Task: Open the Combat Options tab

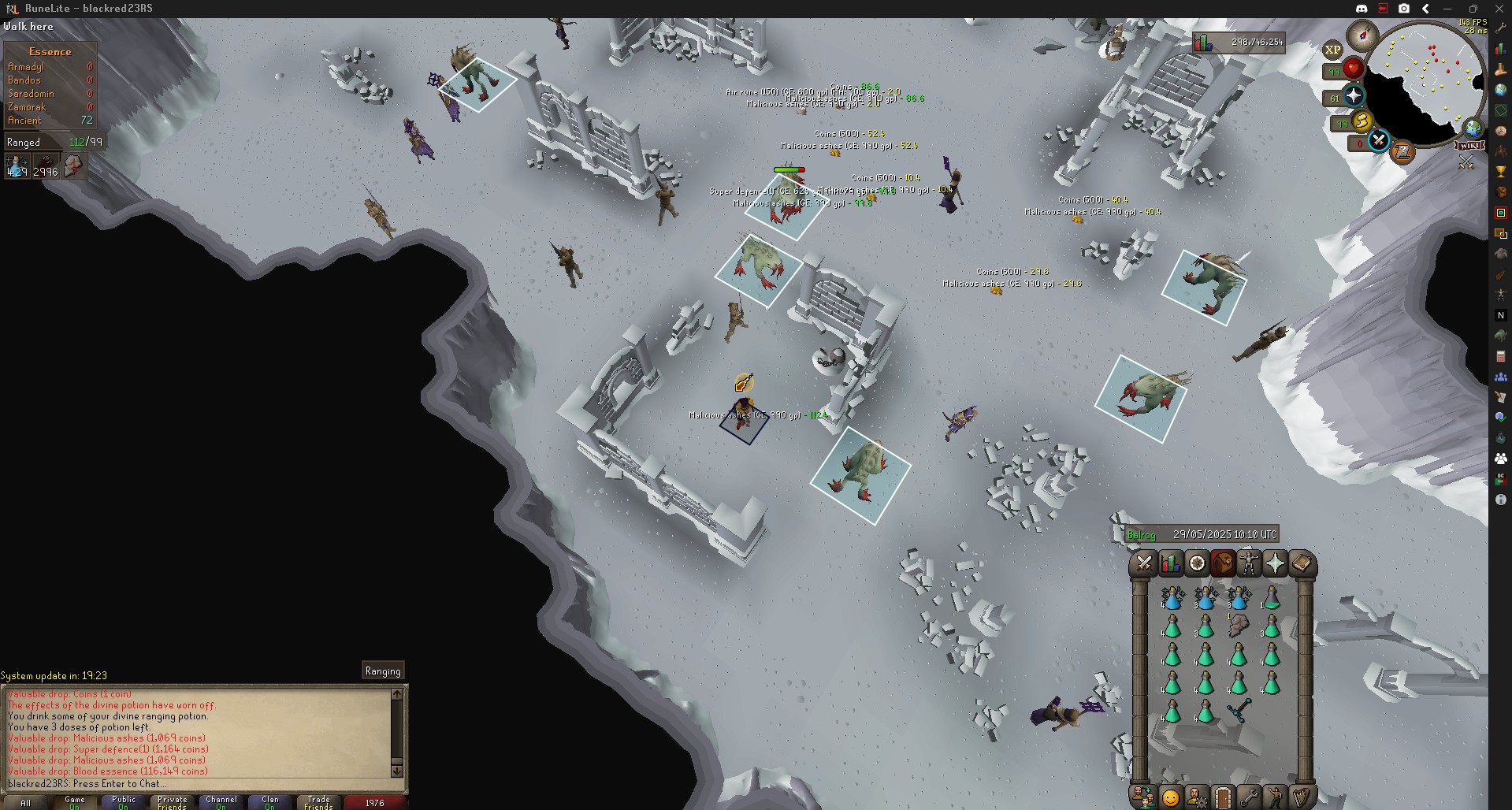Action: (1144, 563)
